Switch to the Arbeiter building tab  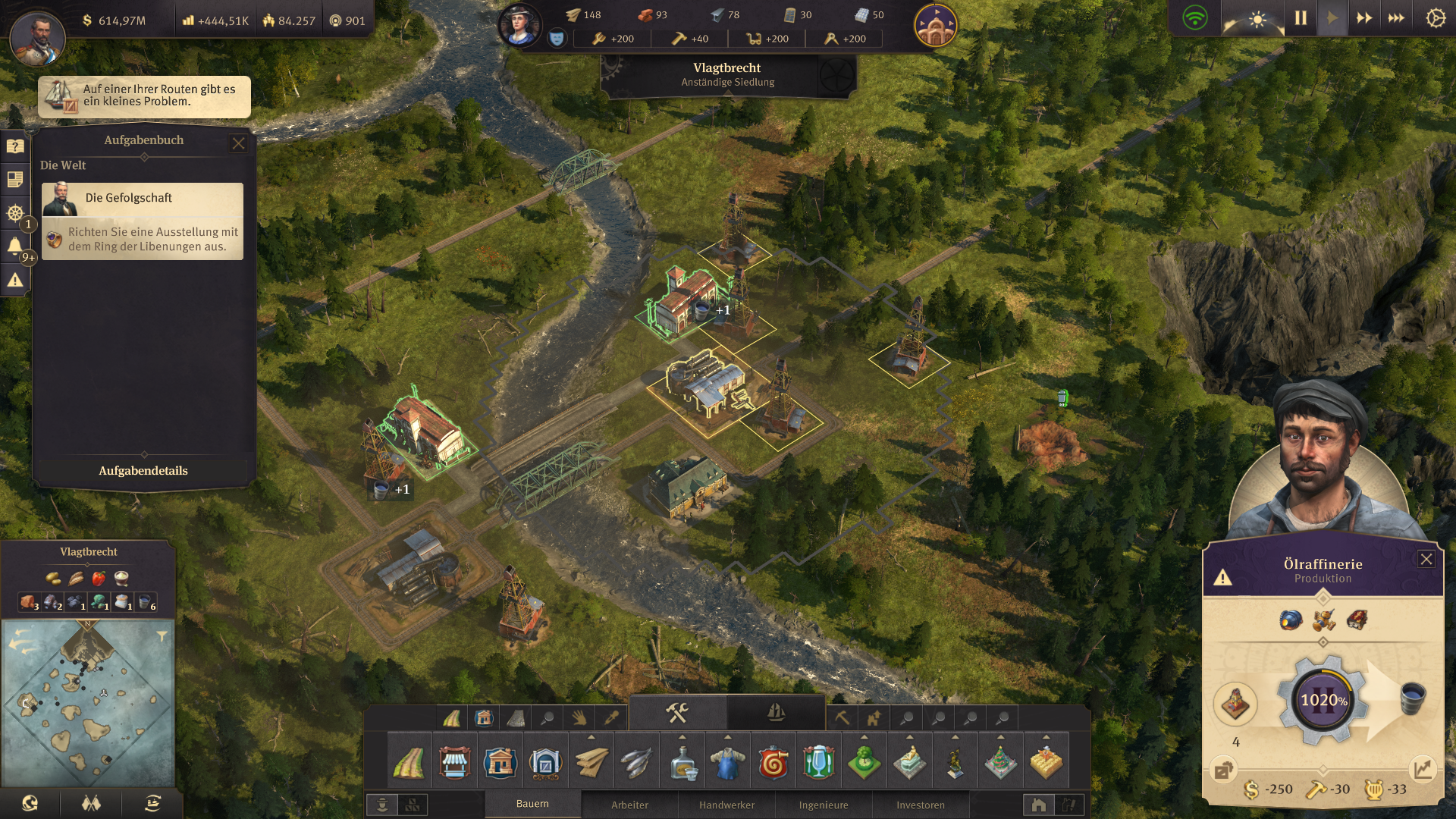[629, 805]
